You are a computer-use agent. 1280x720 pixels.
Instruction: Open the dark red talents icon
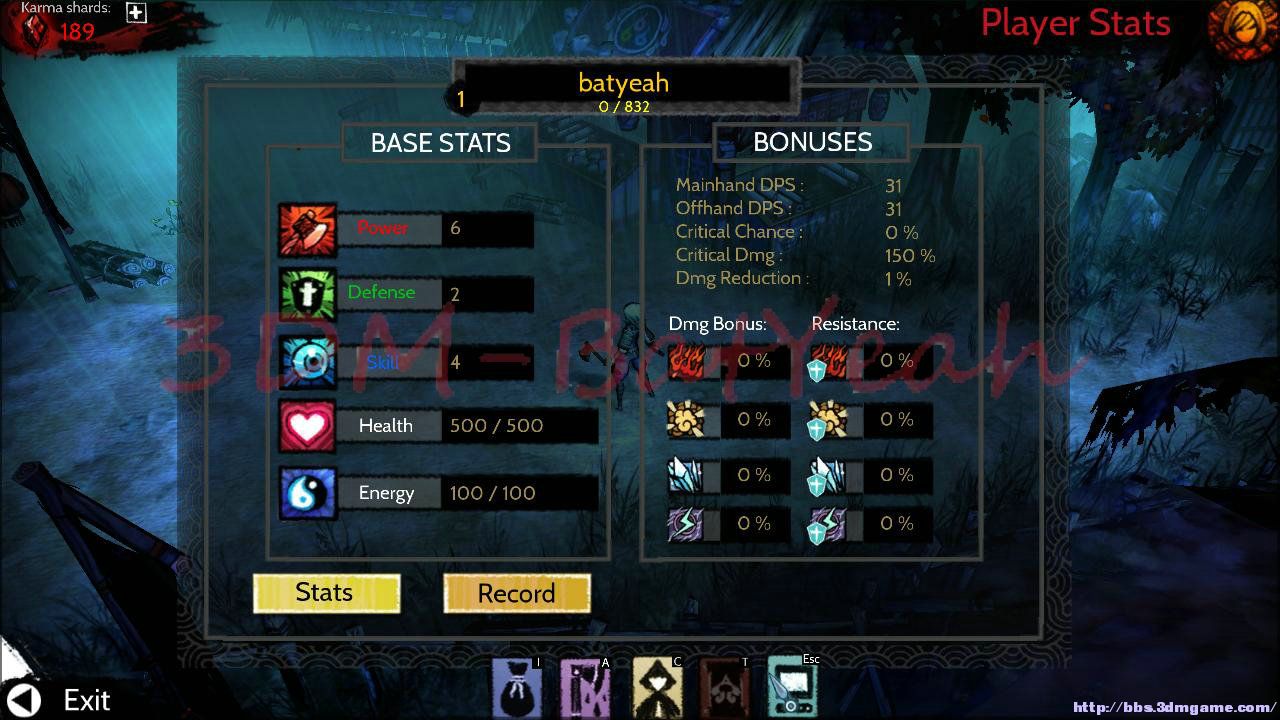[725, 687]
